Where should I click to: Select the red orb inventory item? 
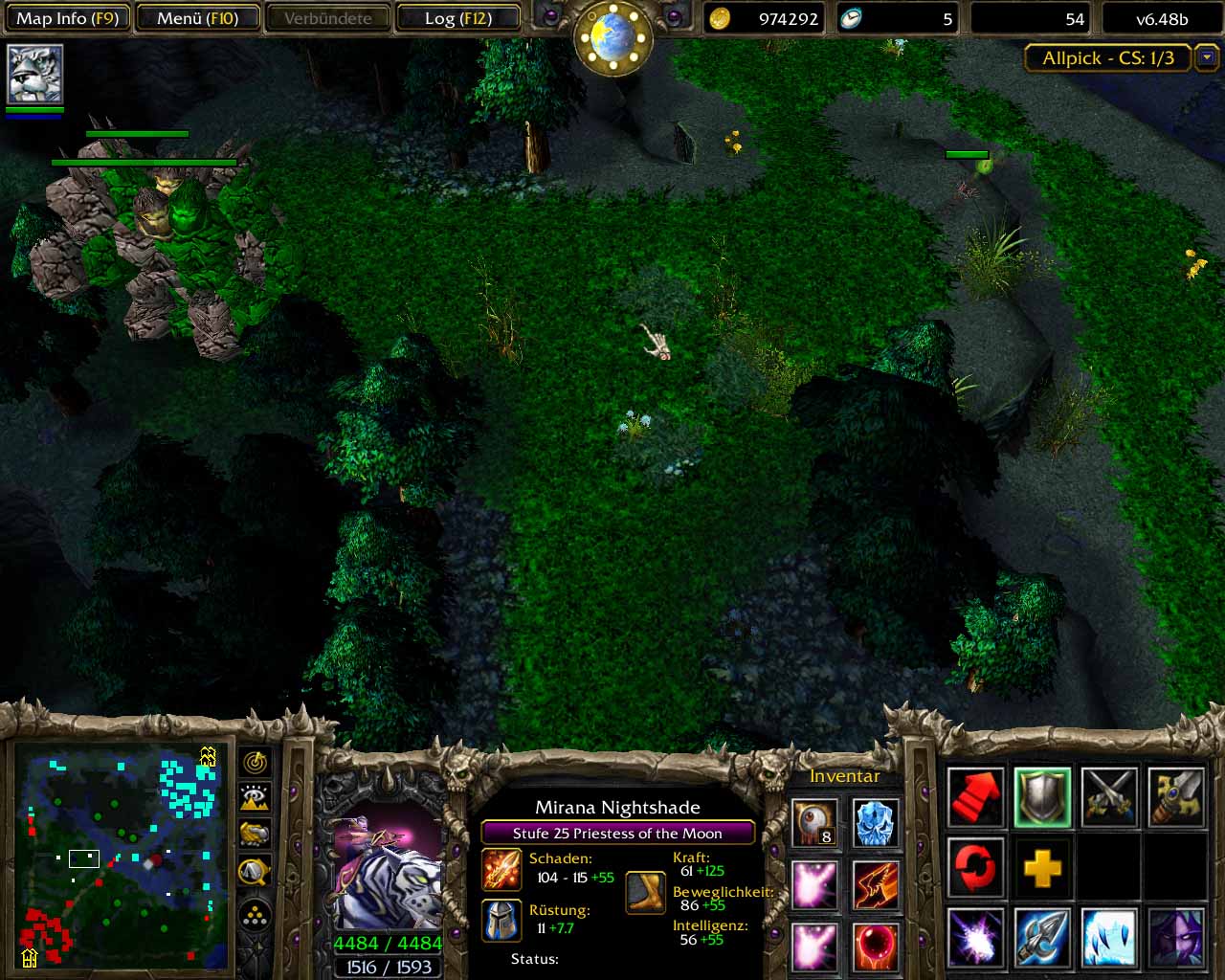(x=875, y=946)
